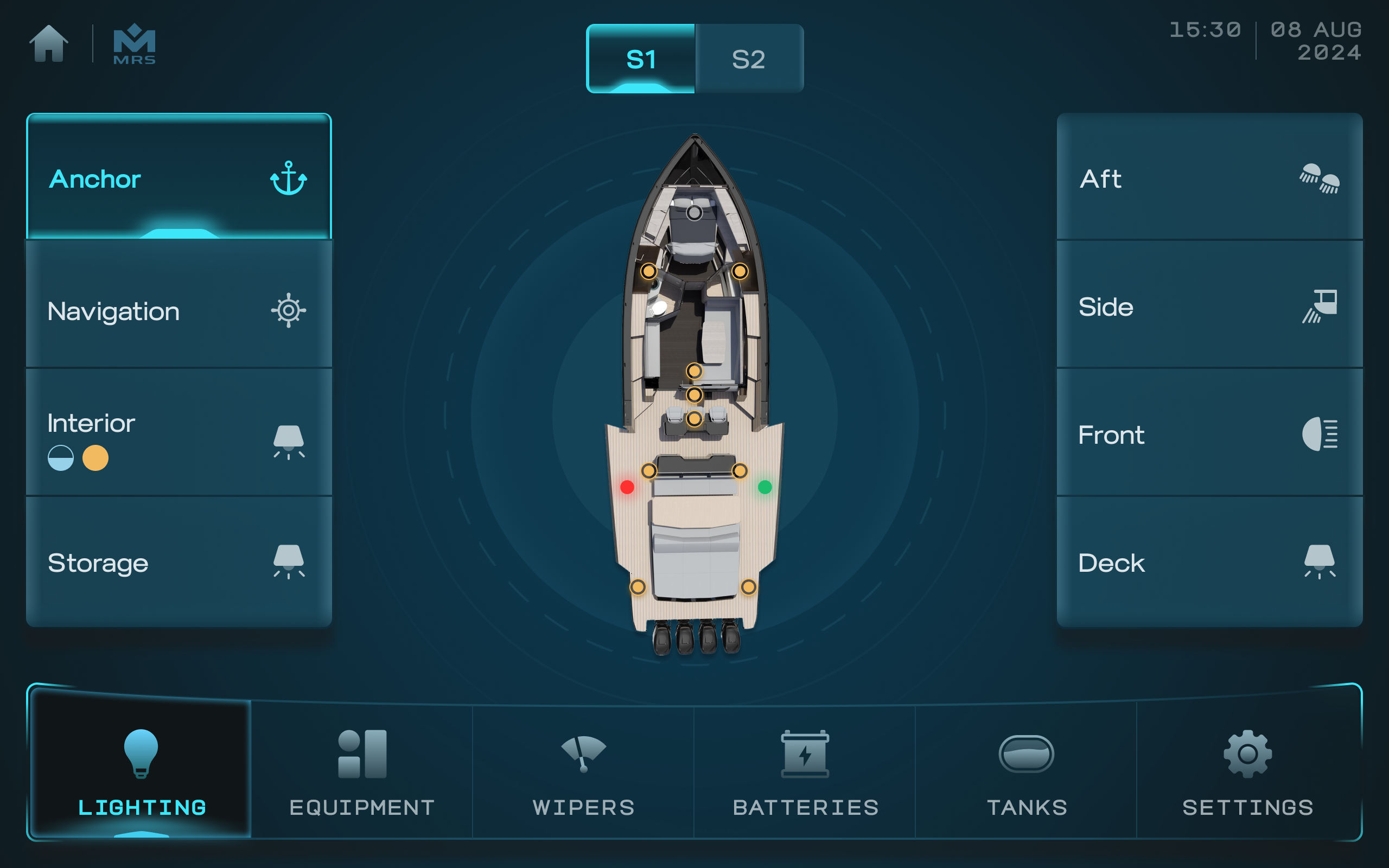The image size is (1389, 868).
Task: Toggle the Interior lights
Action: [179, 425]
